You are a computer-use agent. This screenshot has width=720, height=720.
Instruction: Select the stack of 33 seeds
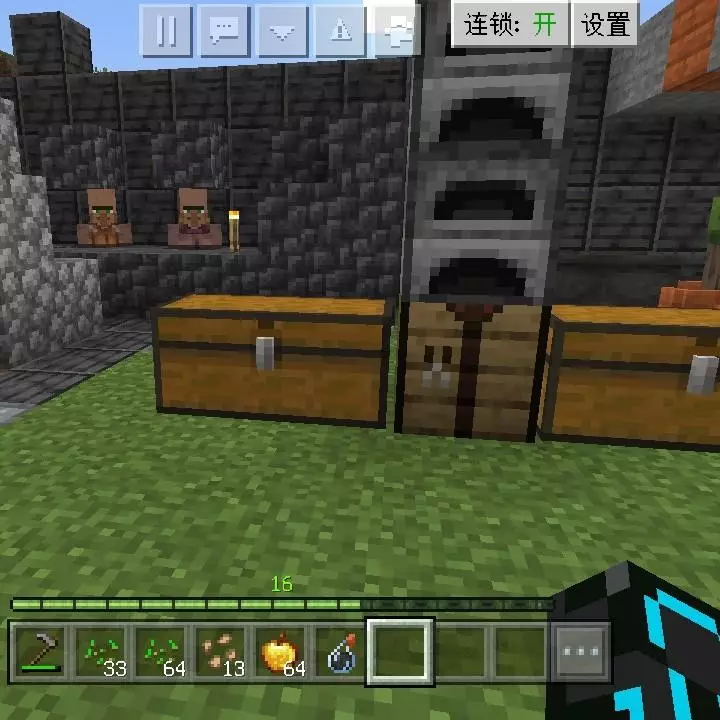coord(100,653)
